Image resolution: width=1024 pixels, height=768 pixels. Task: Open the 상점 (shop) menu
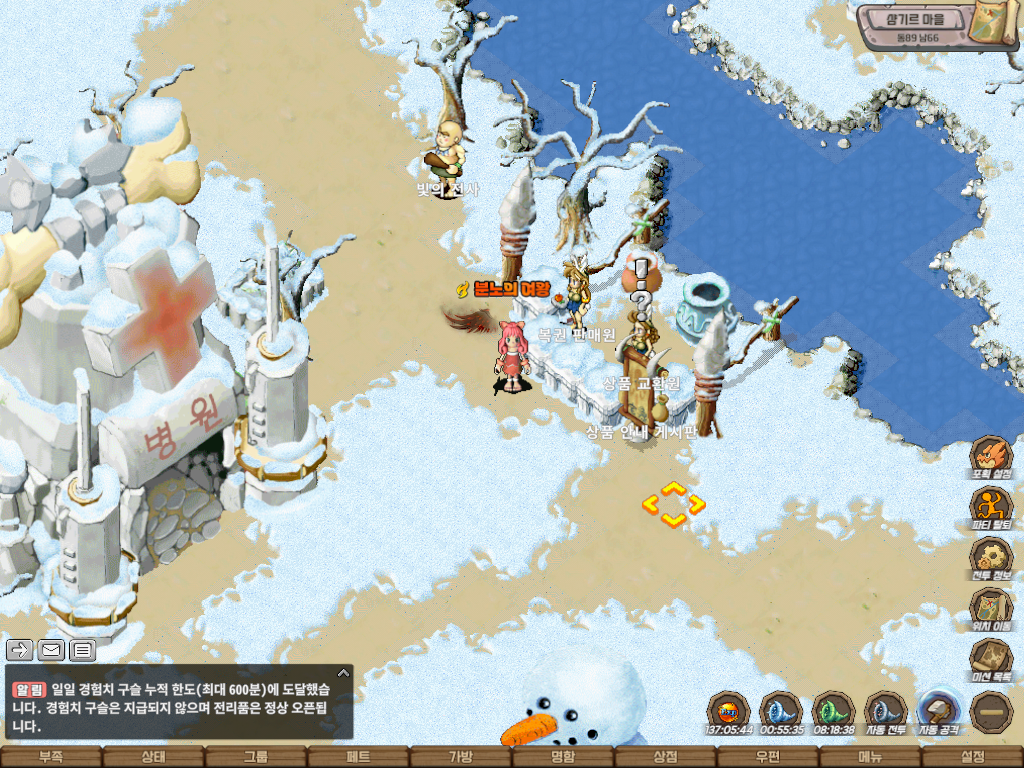pyautogui.click(x=665, y=757)
